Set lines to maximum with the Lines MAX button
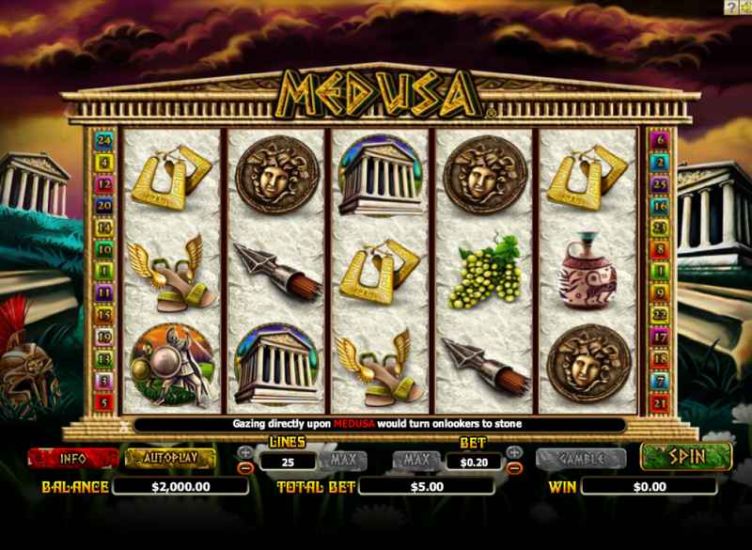The height and width of the screenshot is (550, 752). point(344,461)
